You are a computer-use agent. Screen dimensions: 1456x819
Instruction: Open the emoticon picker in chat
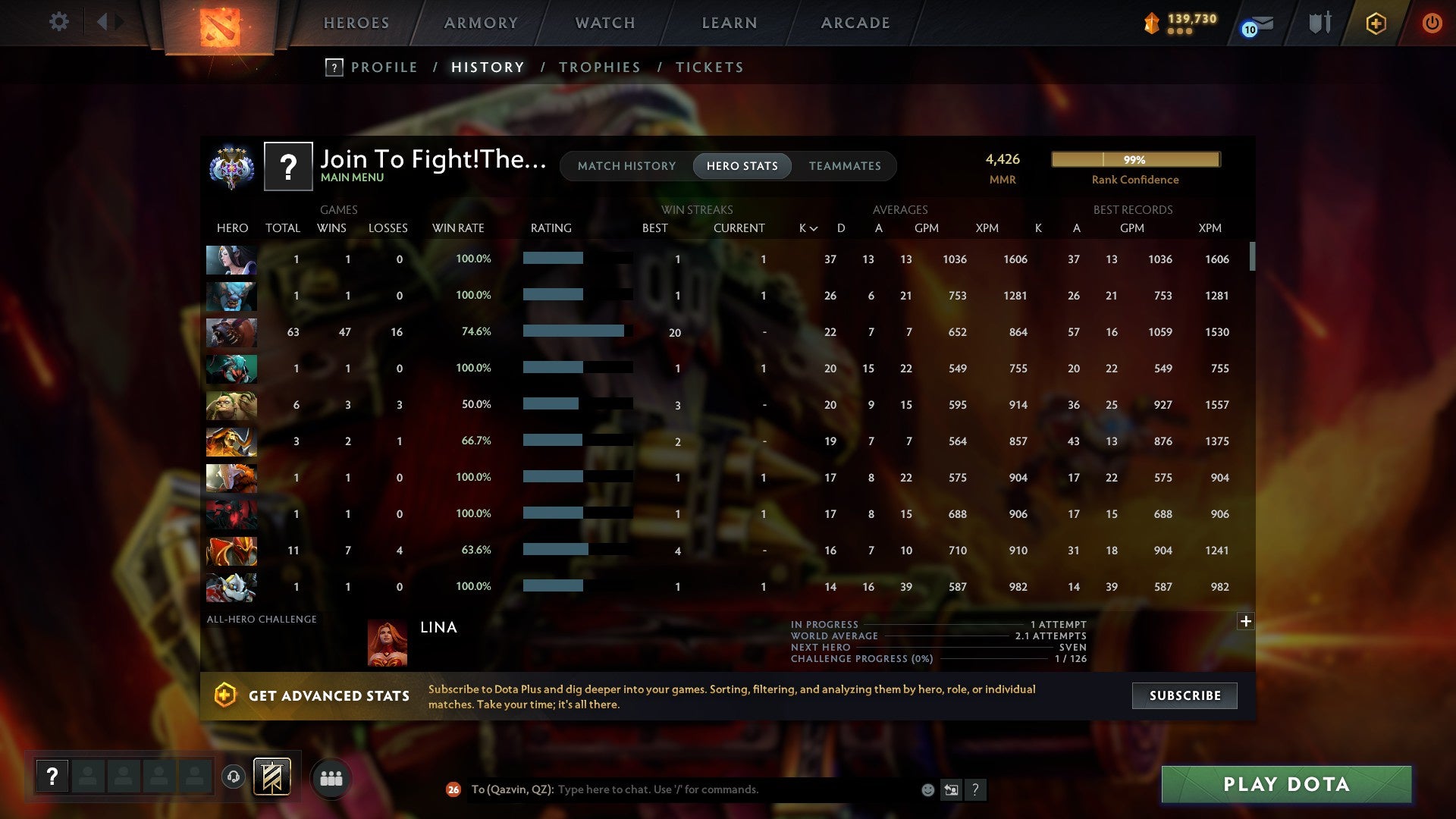[x=927, y=790]
